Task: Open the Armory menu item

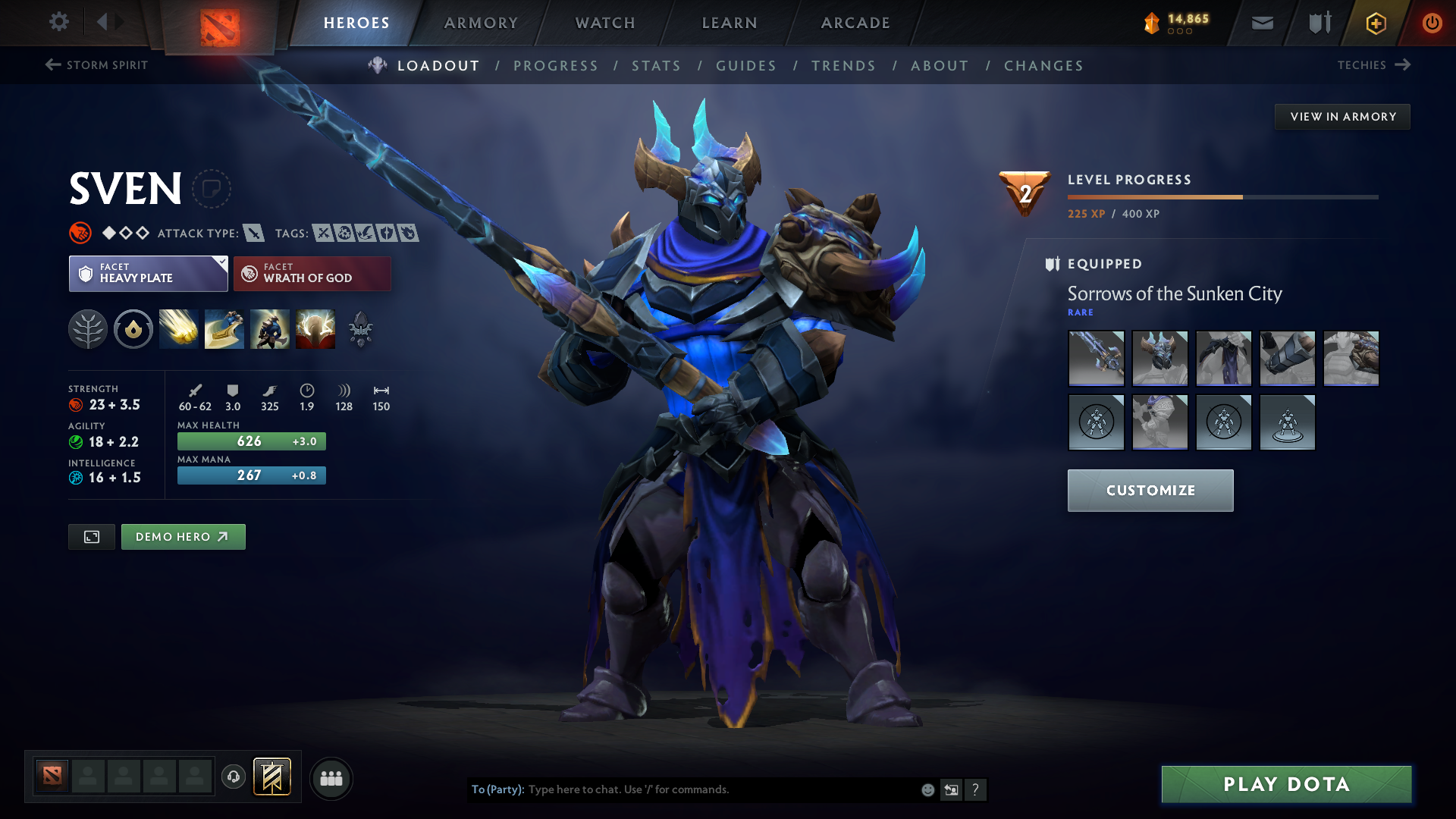Action: click(x=481, y=23)
